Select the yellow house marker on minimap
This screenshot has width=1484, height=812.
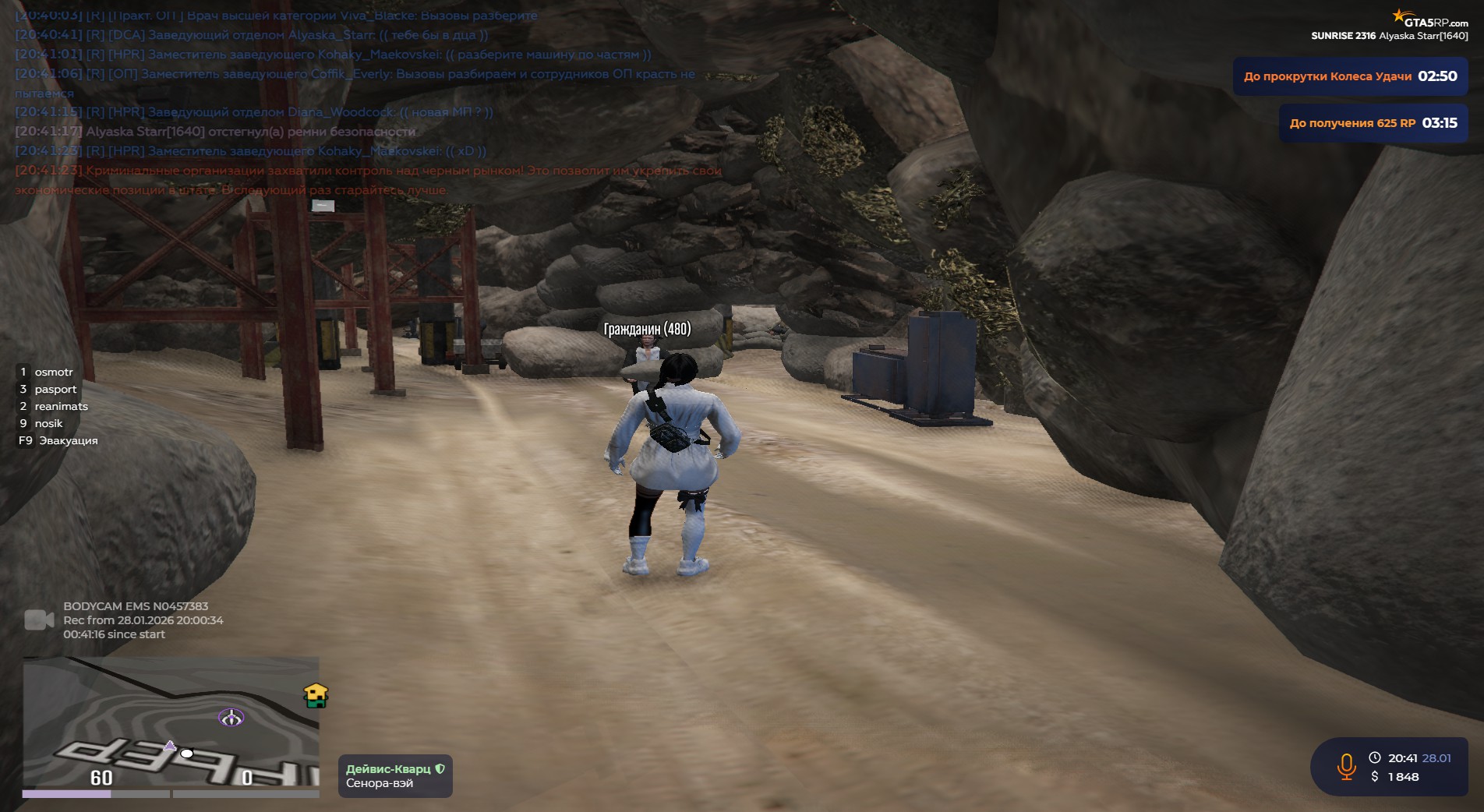[x=316, y=695]
